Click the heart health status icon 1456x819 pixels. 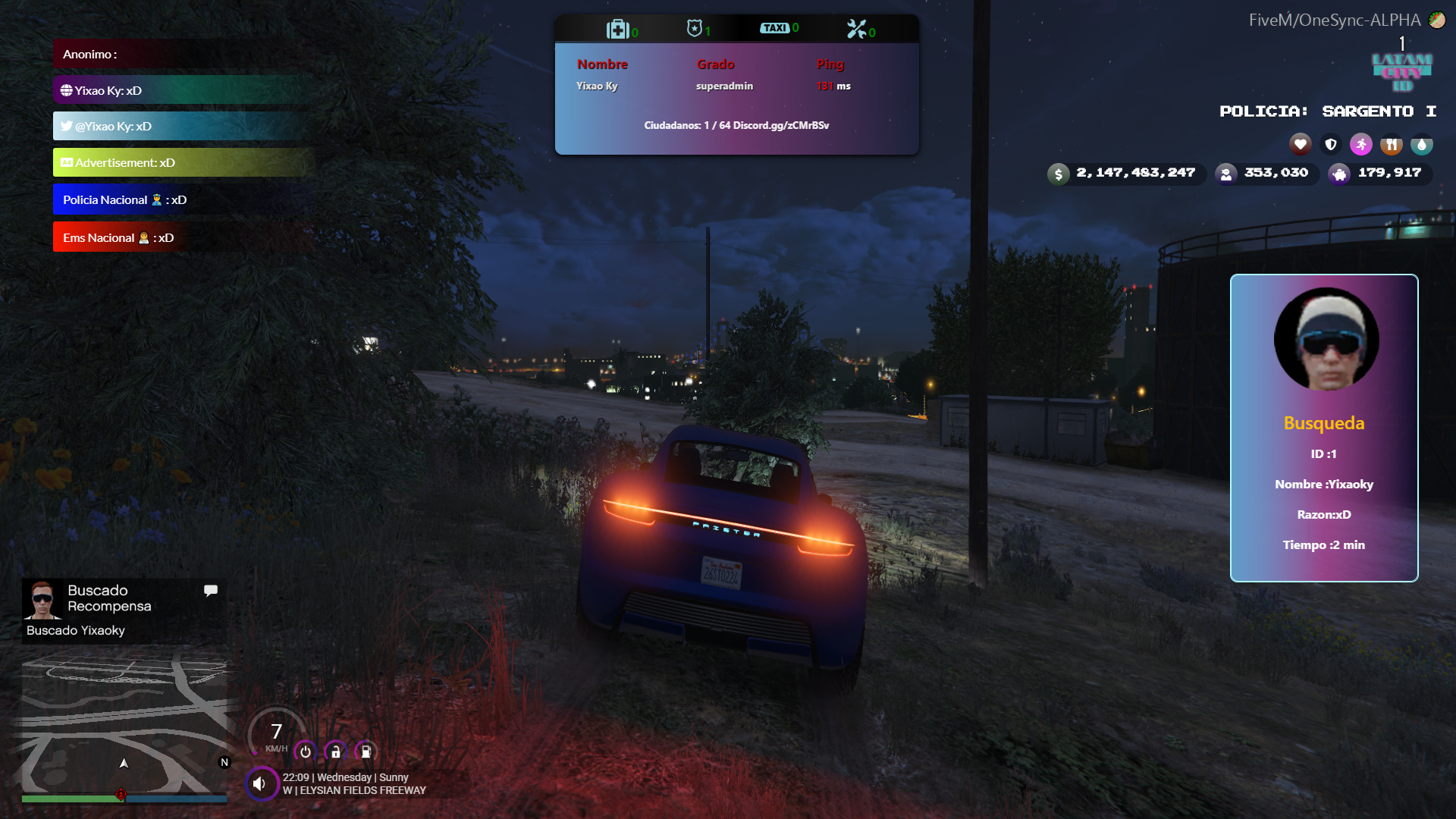coord(1301,144)
